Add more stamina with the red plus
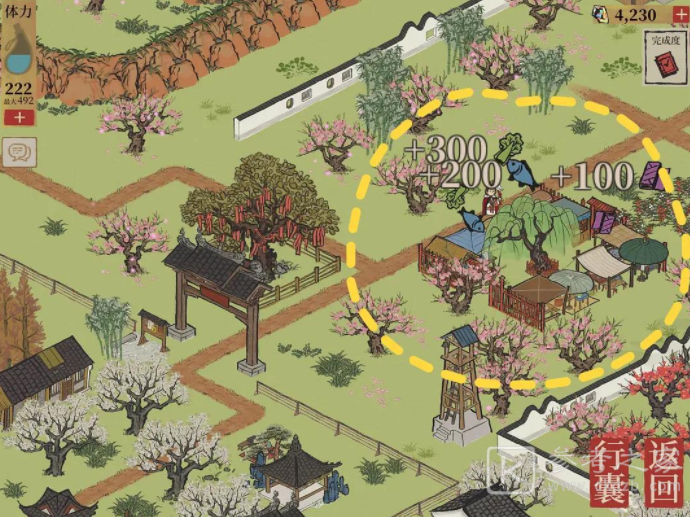 coord(18,118)
